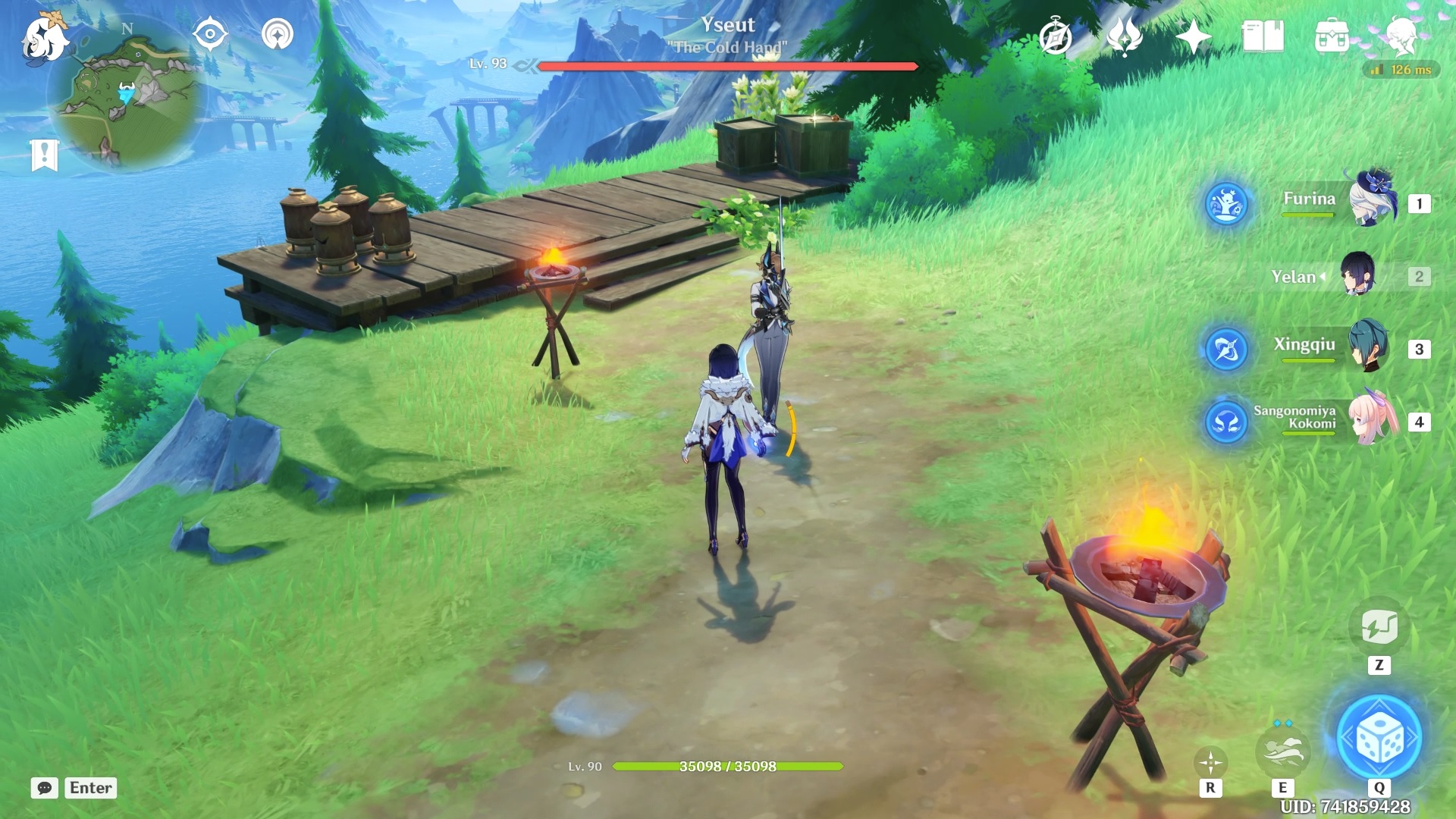Open the quest log bookmark icon

44,155
